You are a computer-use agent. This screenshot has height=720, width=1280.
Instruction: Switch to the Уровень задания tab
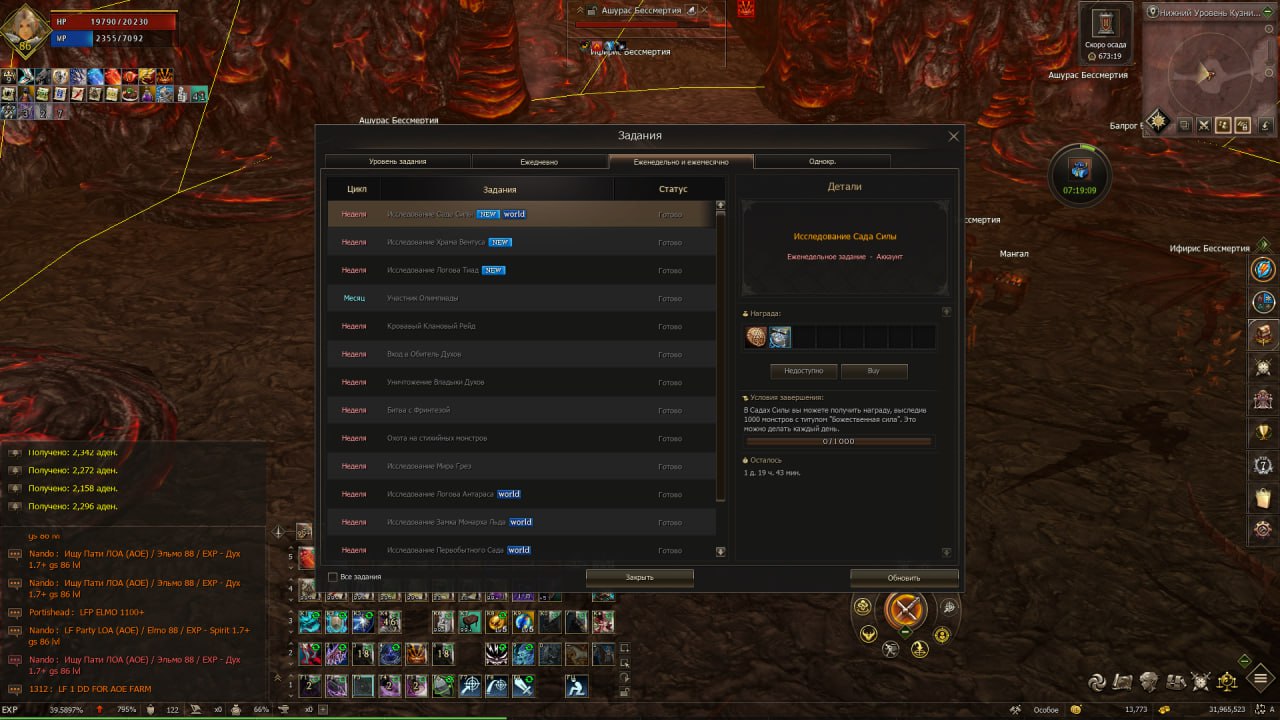[x=397, y=161]
